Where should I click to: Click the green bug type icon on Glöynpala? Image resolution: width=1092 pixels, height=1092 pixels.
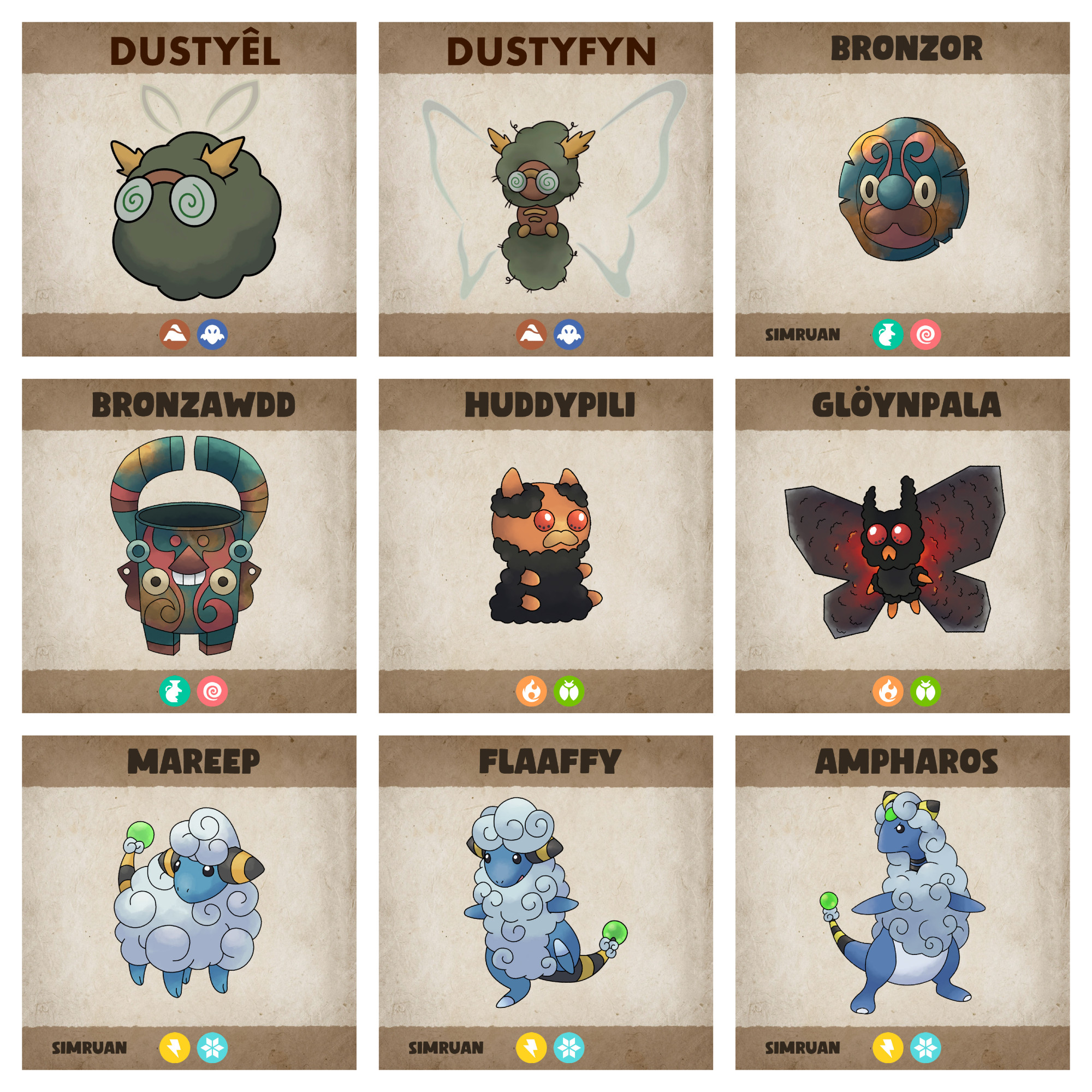pos(925,691)
